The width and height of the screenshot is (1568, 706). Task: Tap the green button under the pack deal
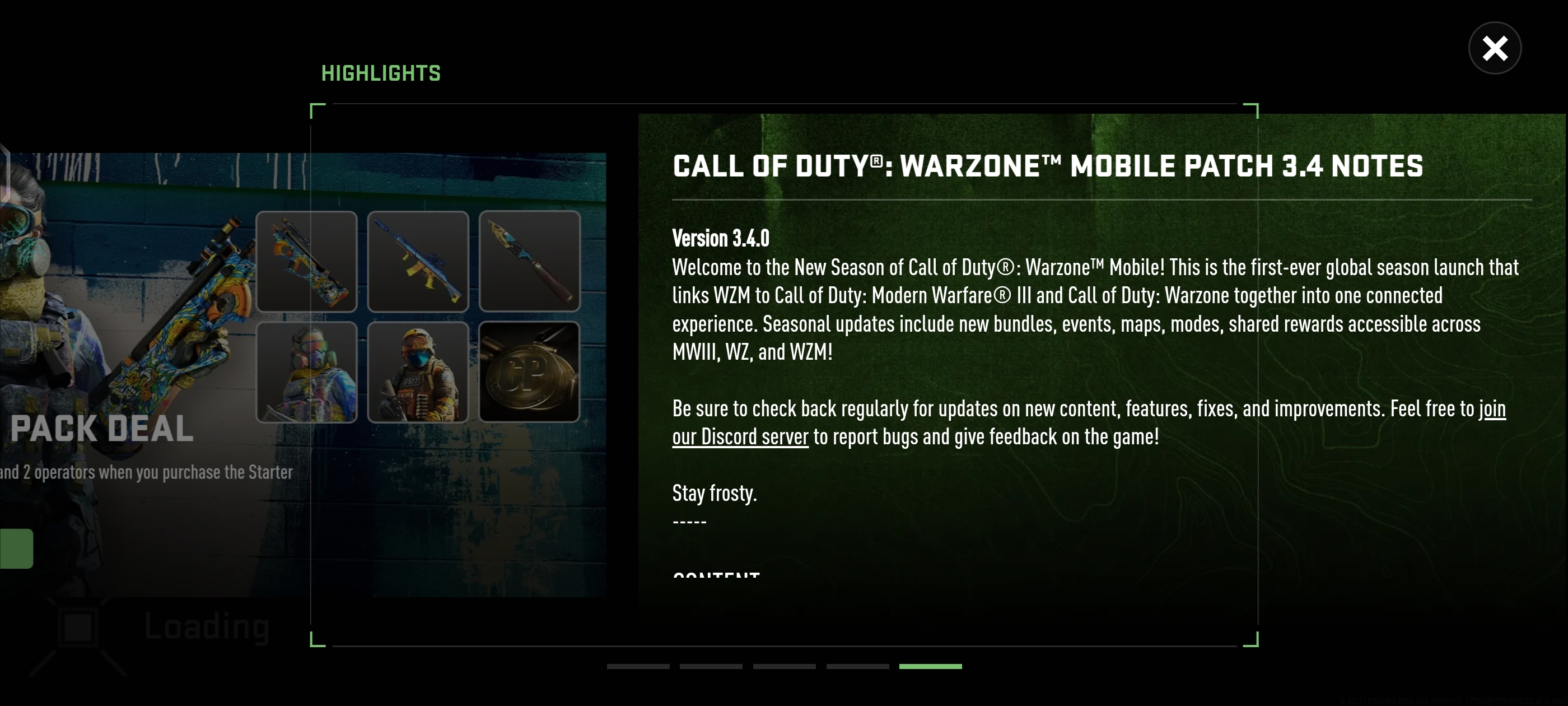(16, 548)
